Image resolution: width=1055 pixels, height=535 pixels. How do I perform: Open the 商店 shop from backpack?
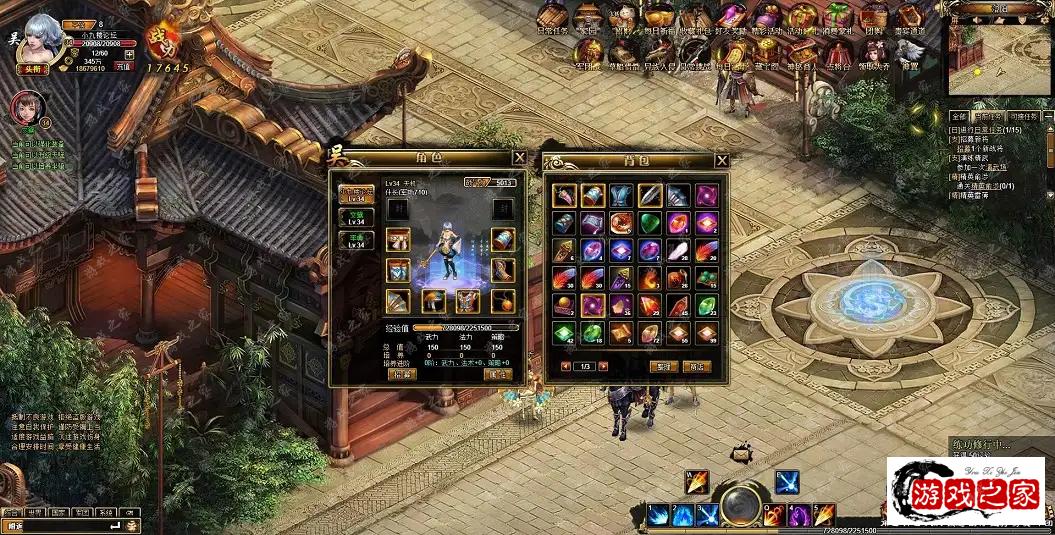696,367
